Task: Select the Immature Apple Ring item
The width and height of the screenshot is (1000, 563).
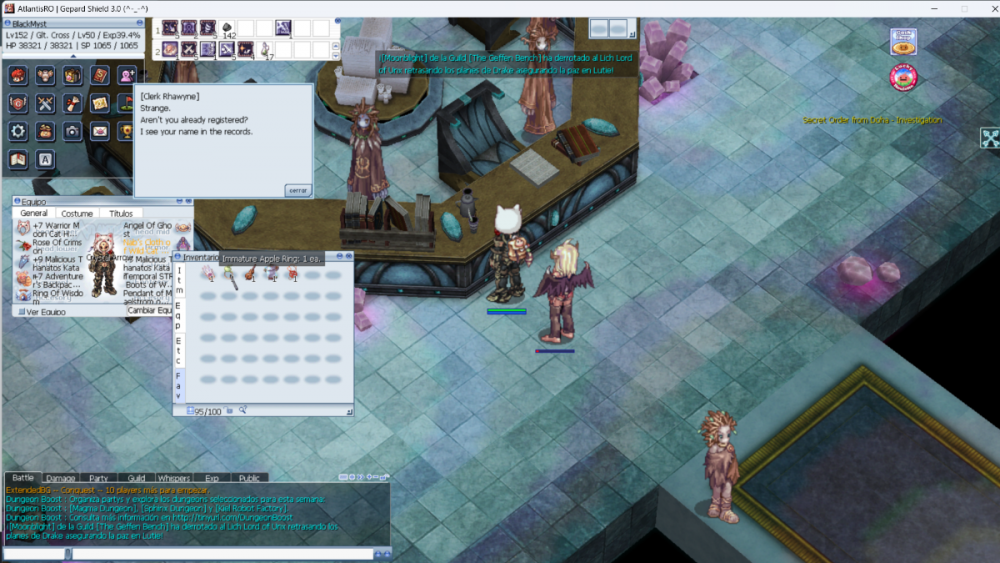Action: coord(230,274)
